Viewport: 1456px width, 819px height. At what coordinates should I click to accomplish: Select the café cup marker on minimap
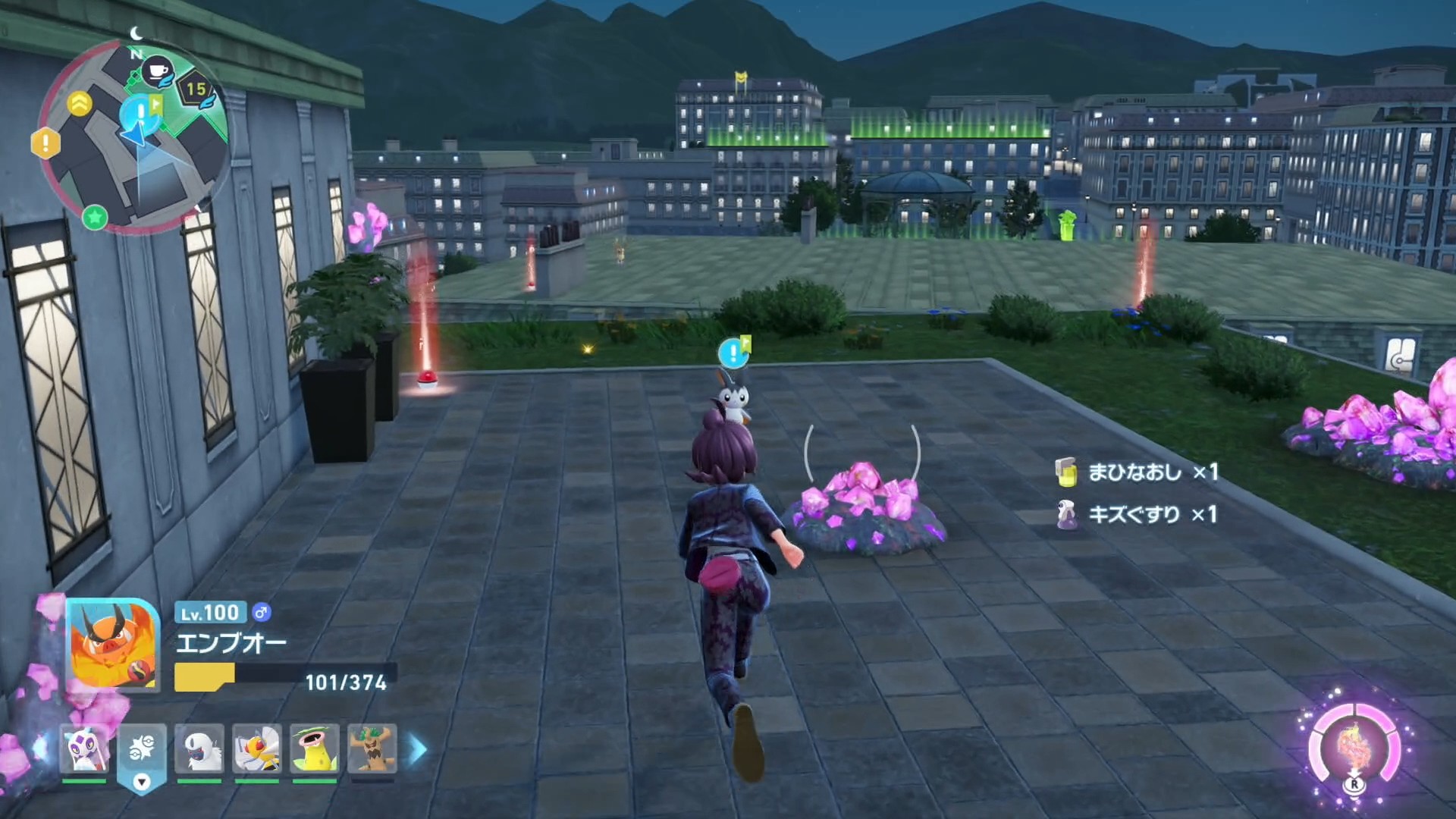click(x=158, y=72)
